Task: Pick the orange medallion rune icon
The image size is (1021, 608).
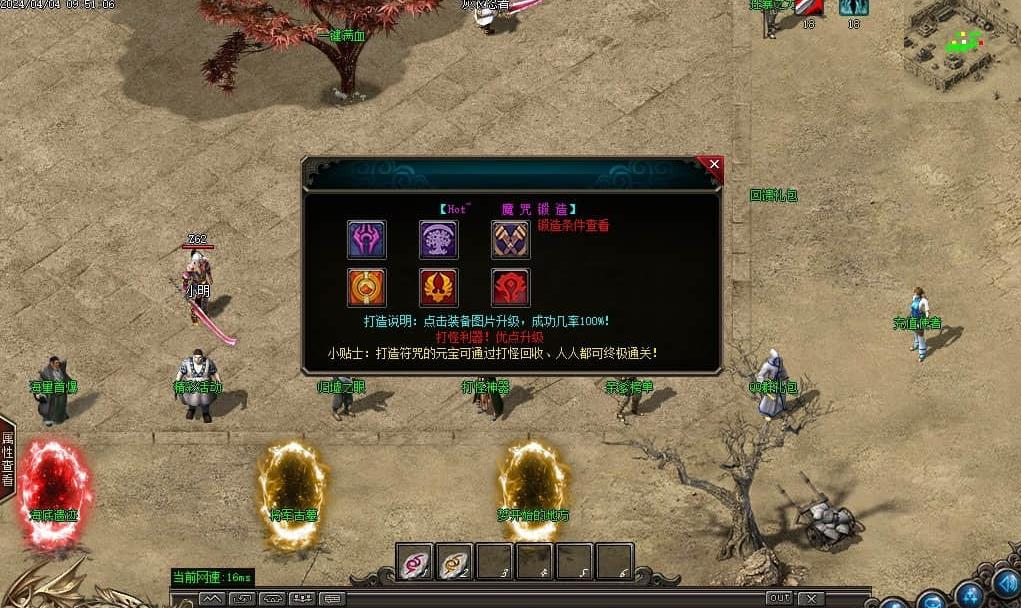Action: pos(367,288)
